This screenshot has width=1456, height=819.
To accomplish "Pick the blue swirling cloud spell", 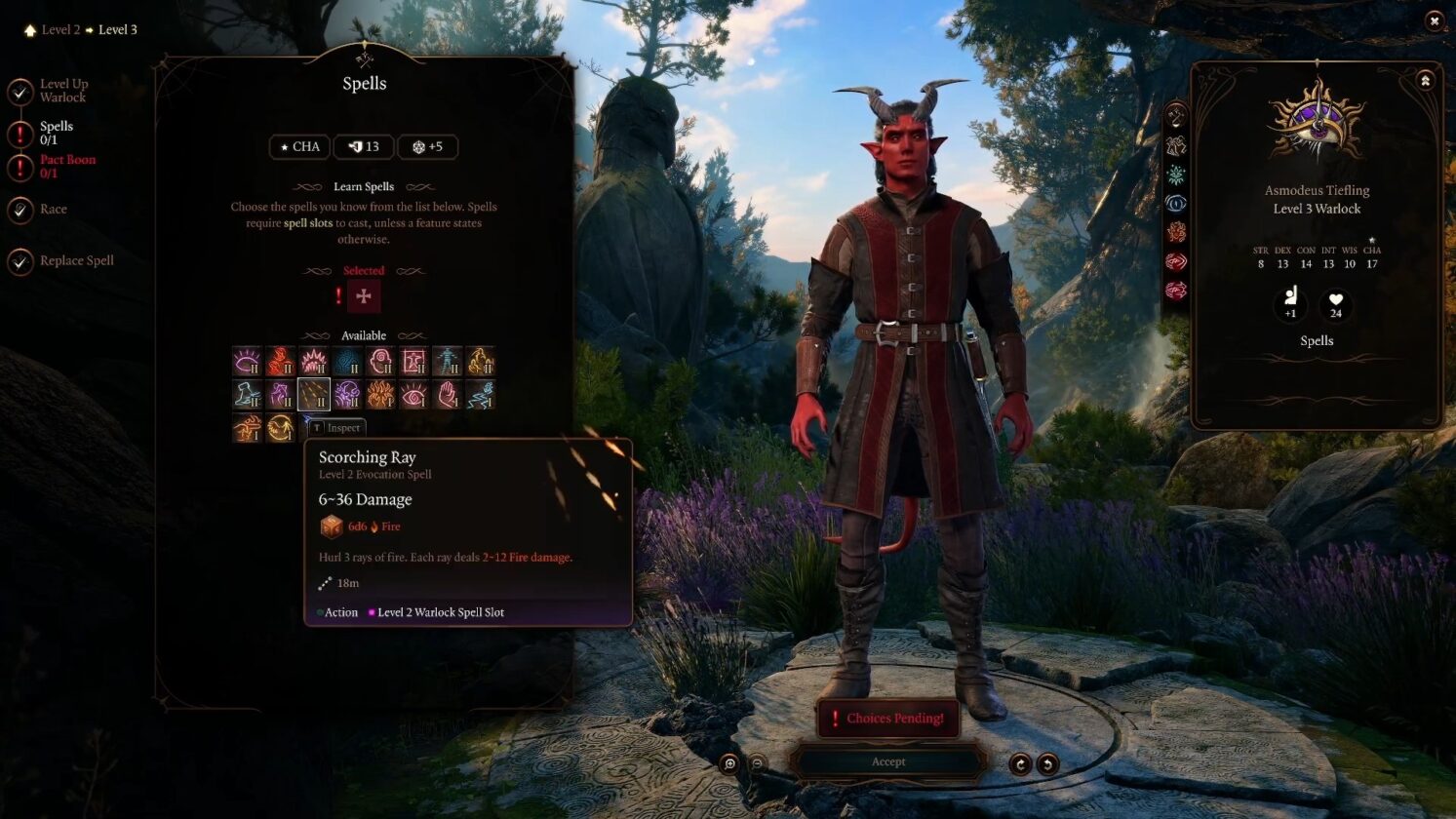I will [346, 362].
